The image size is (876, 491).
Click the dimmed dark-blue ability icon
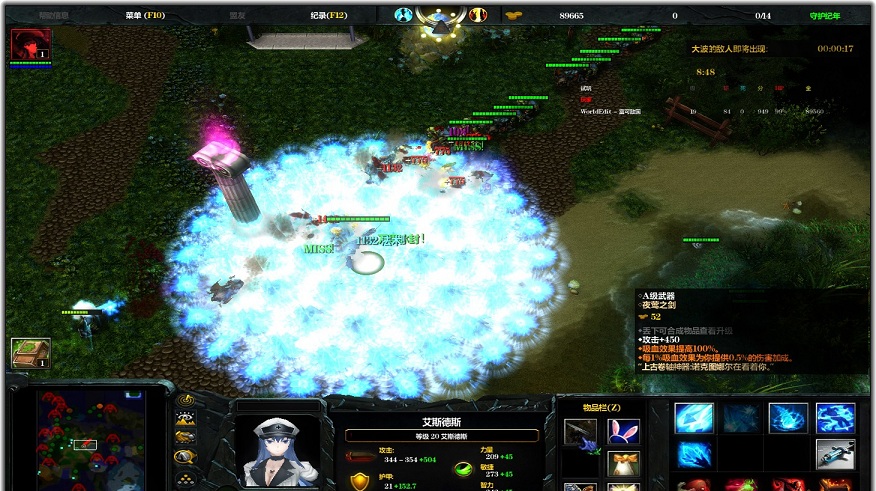[740, 418]
